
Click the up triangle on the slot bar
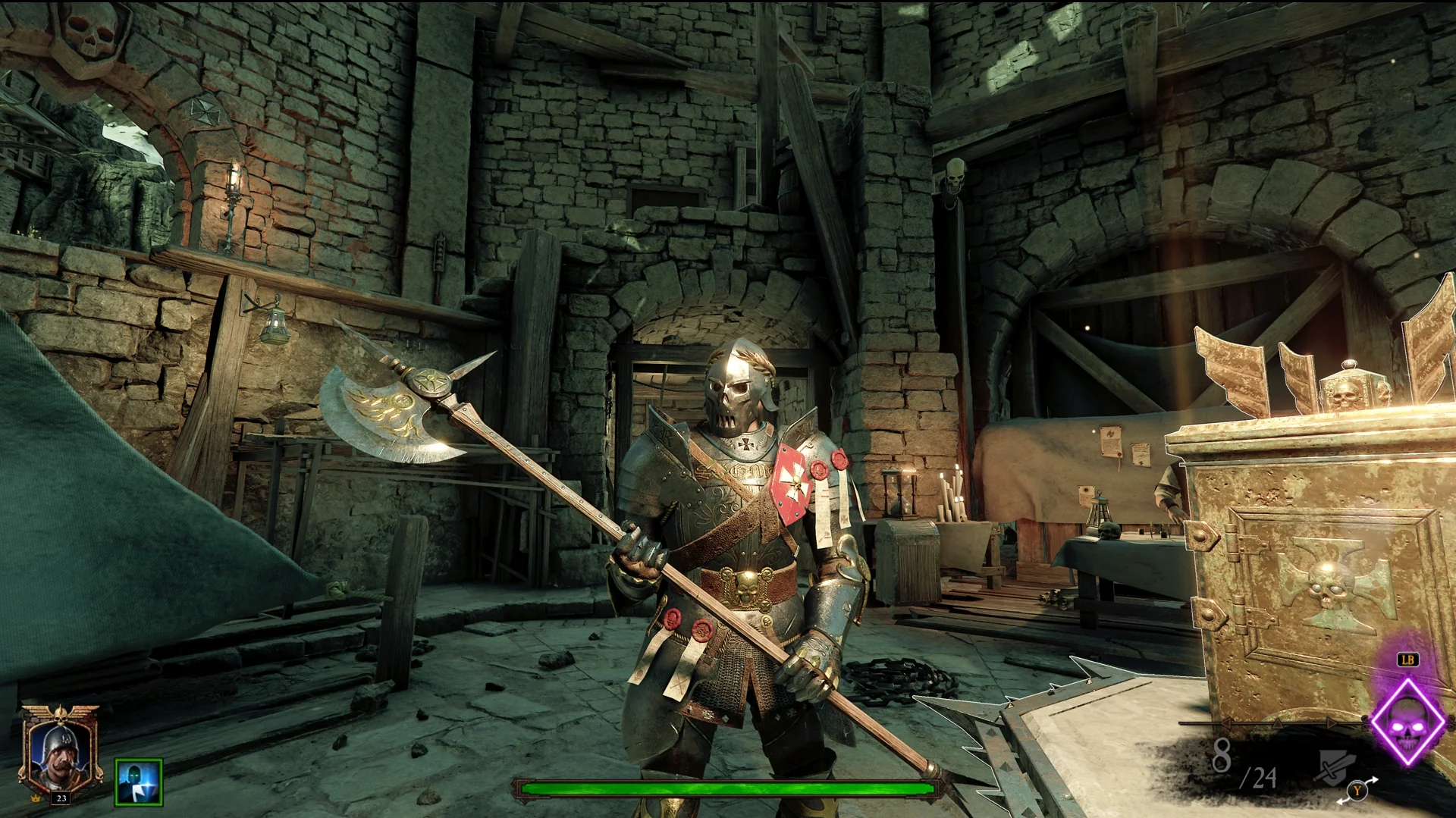1278,724
